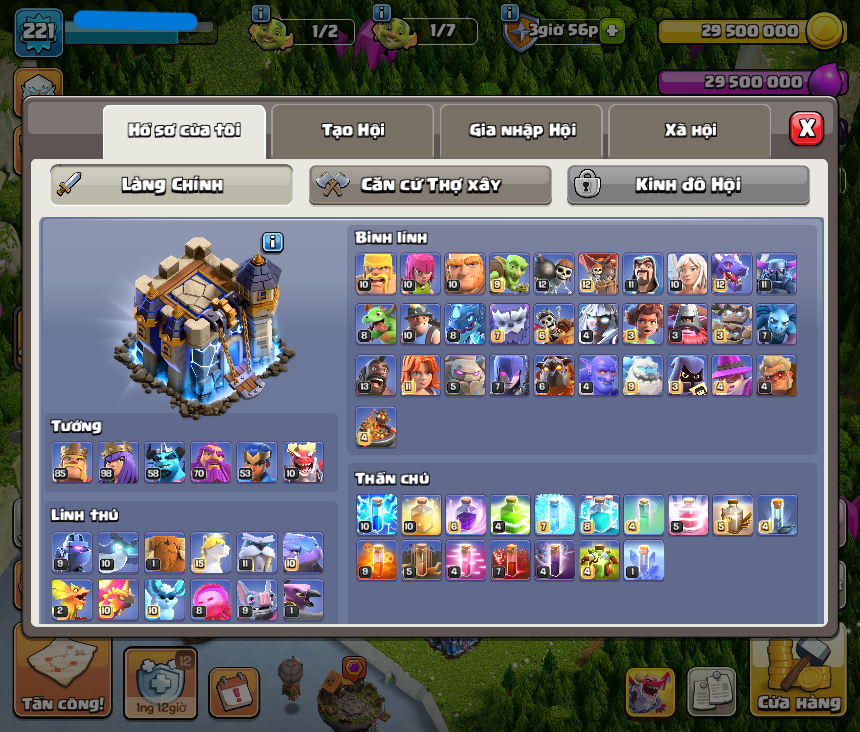The image size is (860, 732).
Task: Add shield time with the green plus
Action: click(612, 31)
